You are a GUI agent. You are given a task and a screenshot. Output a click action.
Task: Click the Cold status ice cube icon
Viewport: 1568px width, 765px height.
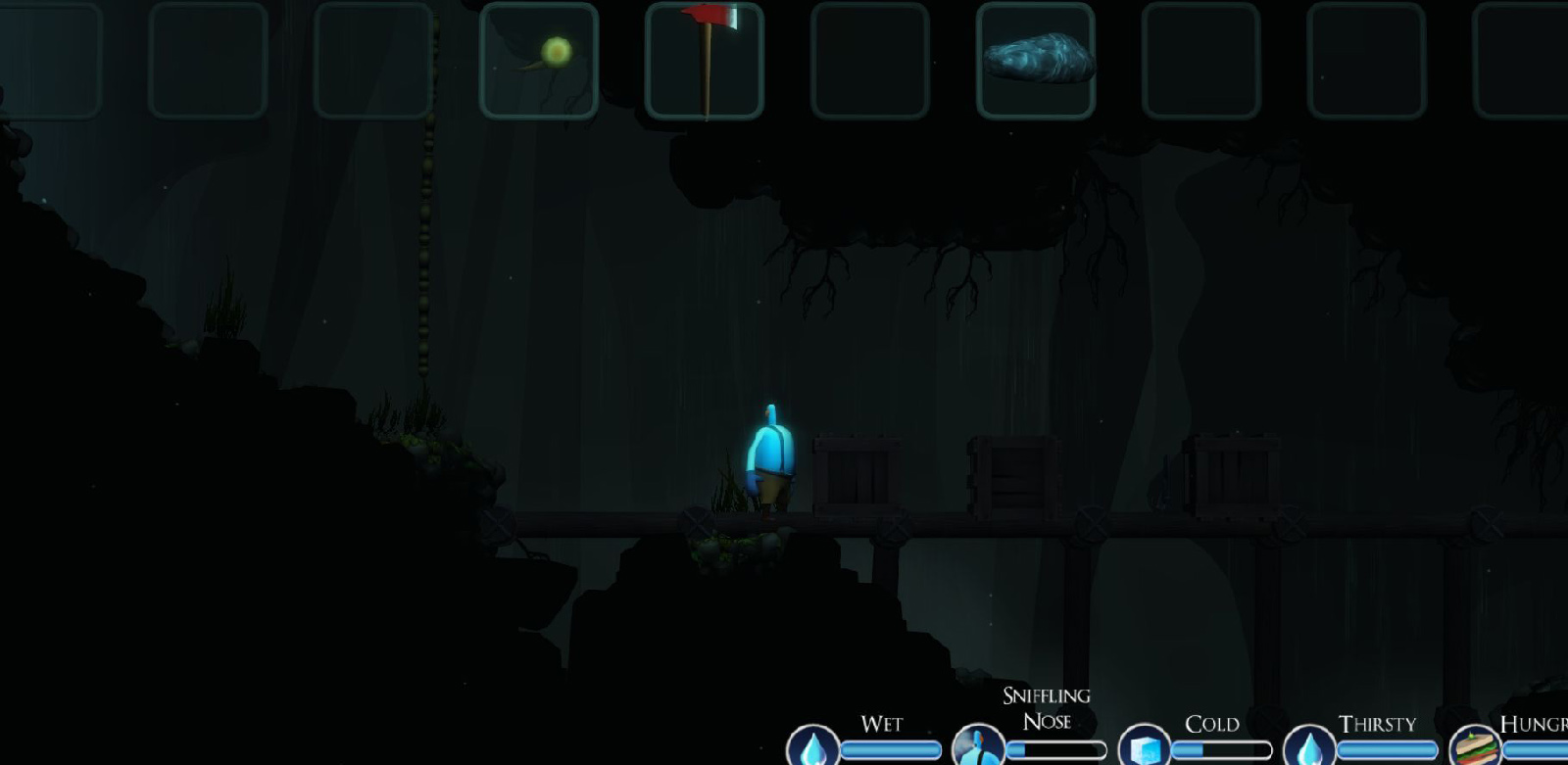click(x=1144, y=748)
